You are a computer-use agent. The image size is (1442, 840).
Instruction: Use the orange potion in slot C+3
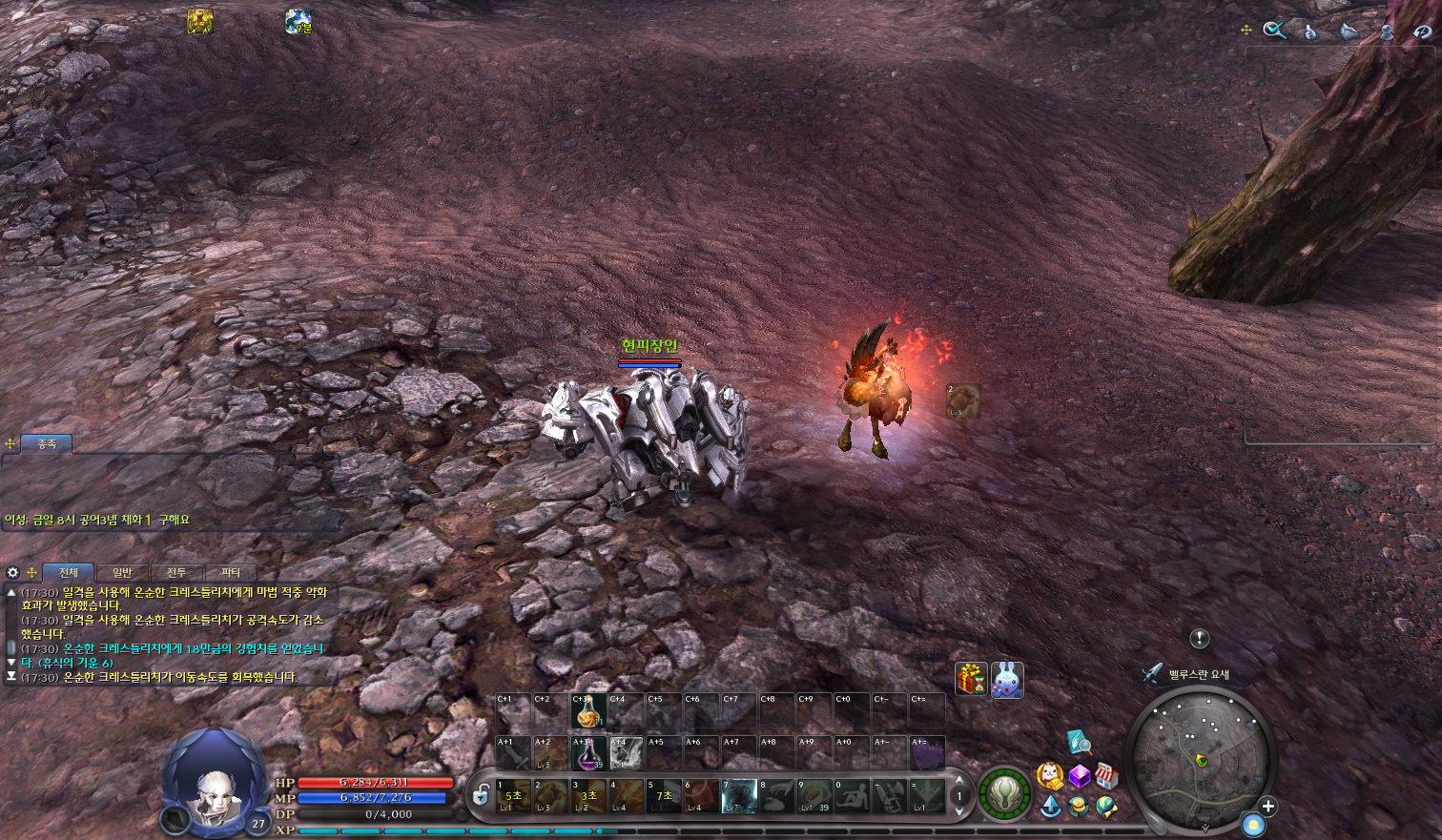pyautogui.click(x=587, y=711)
